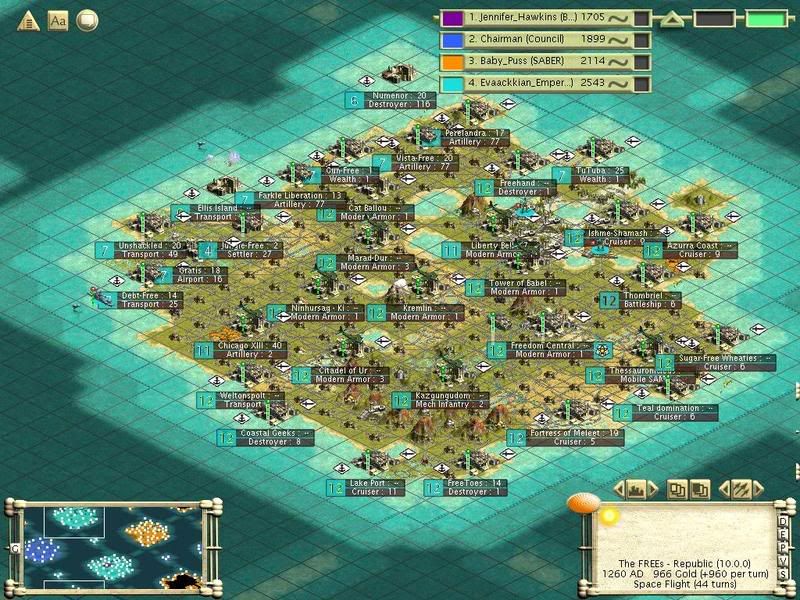End the turn with the orange oval button

tap(581, 503)
